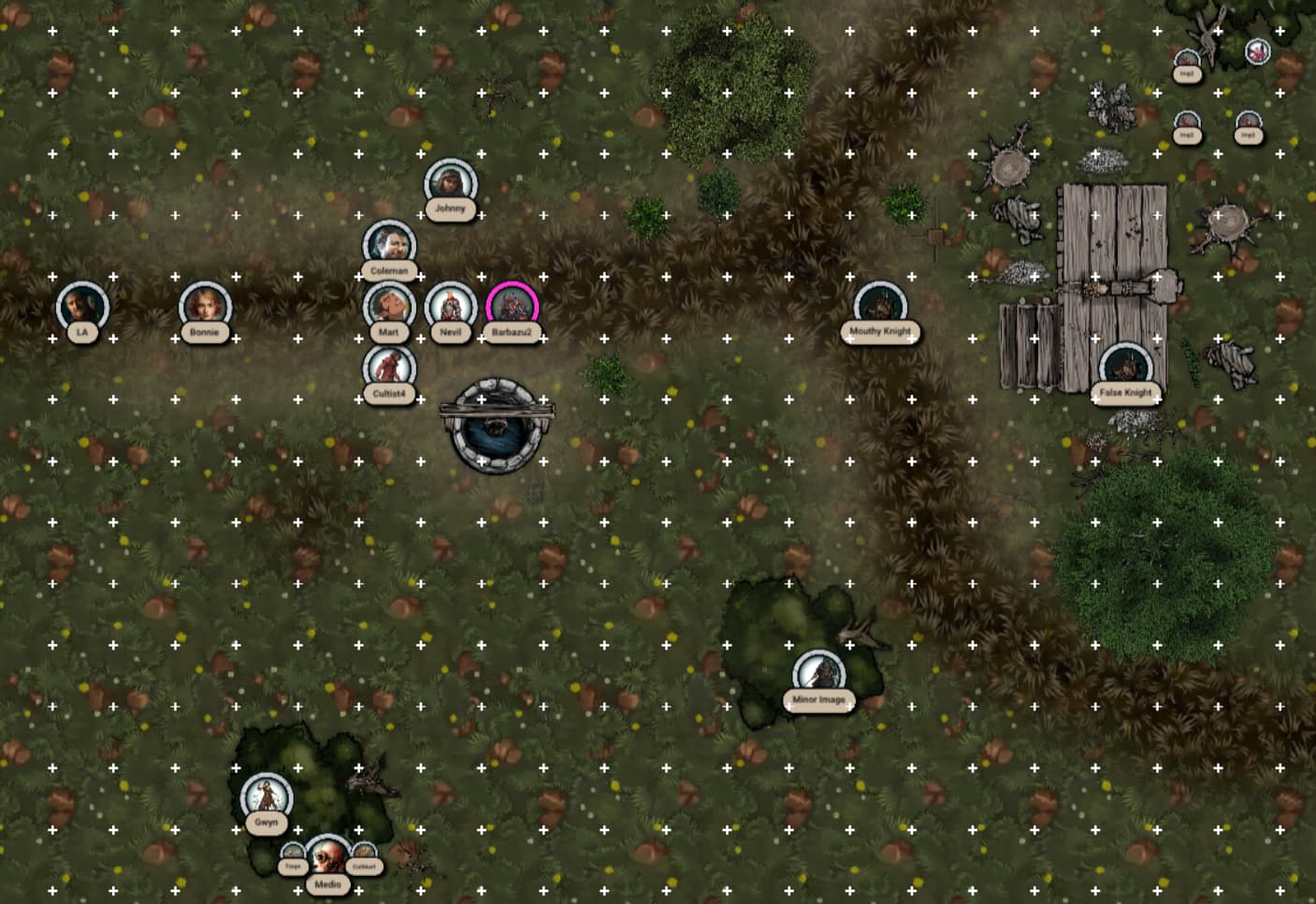The image size is (1316, 904).
Task: Select the Mart token
Action: pos(389,306)
